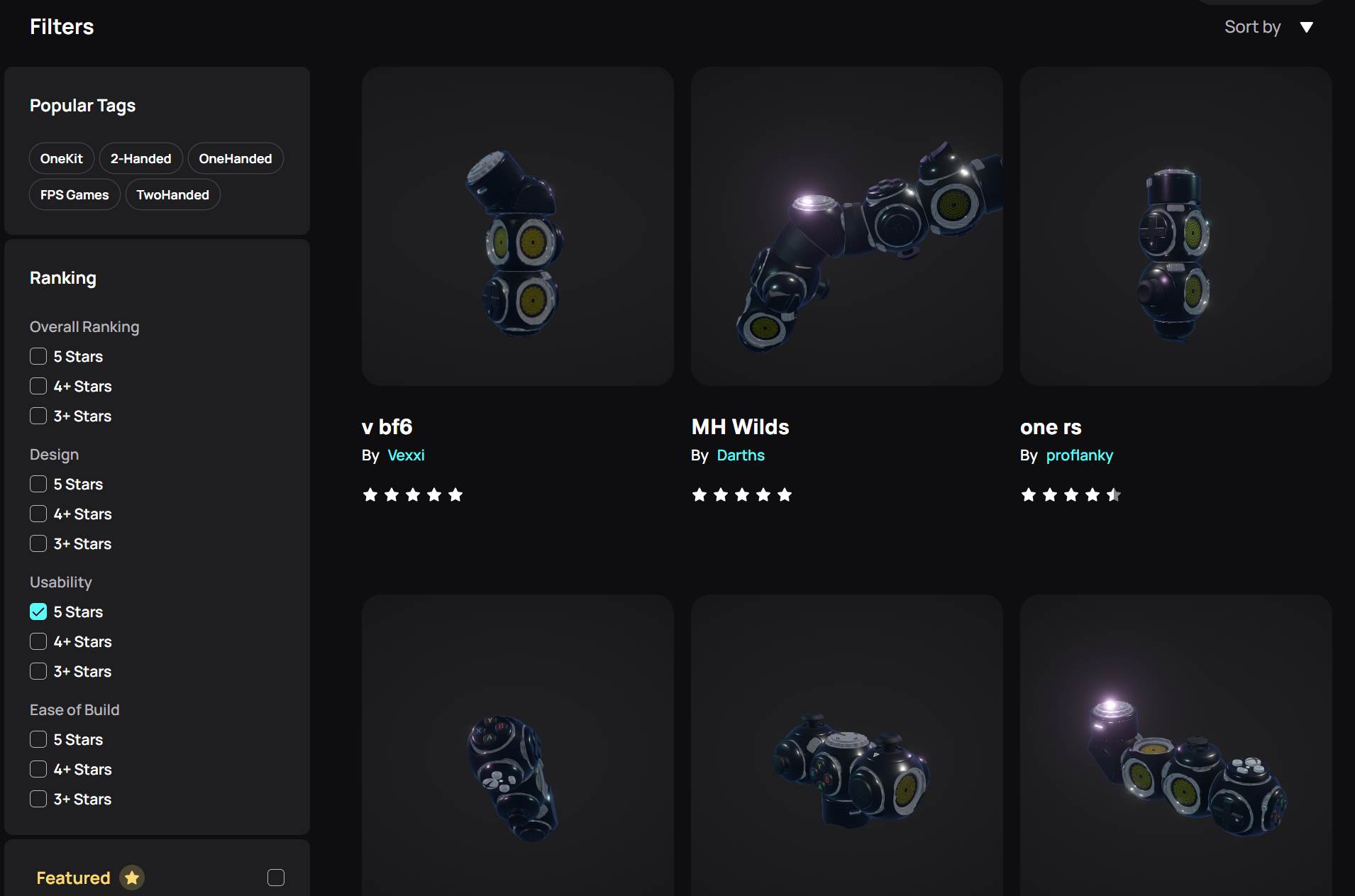Toggle the Featured checkbox
1355x896 pixels.
[x=276, y=878]
